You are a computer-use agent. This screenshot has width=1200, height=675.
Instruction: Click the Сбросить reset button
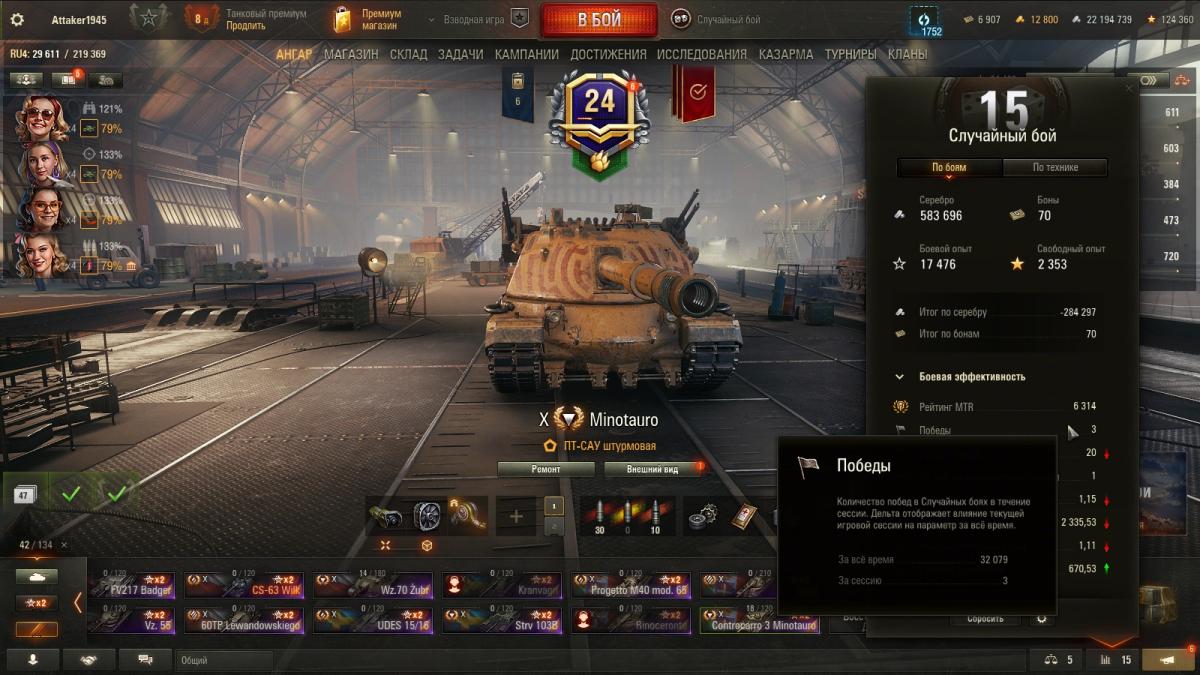985,619
